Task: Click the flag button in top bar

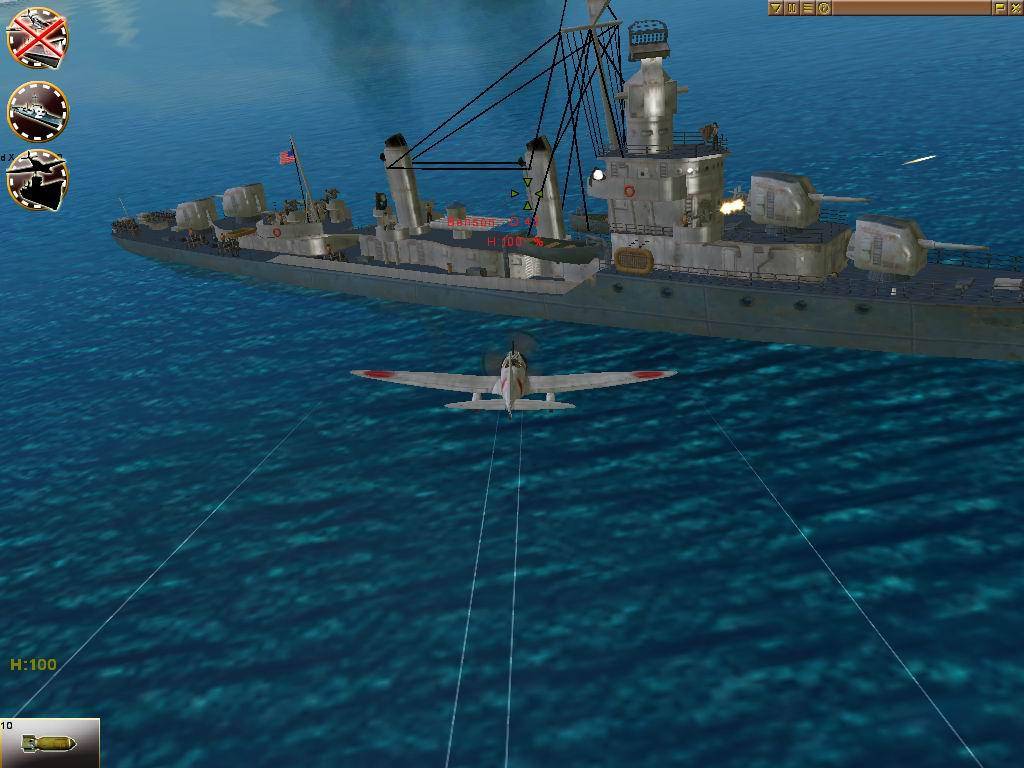Action: pyautogui.click(x=999, y=8)
